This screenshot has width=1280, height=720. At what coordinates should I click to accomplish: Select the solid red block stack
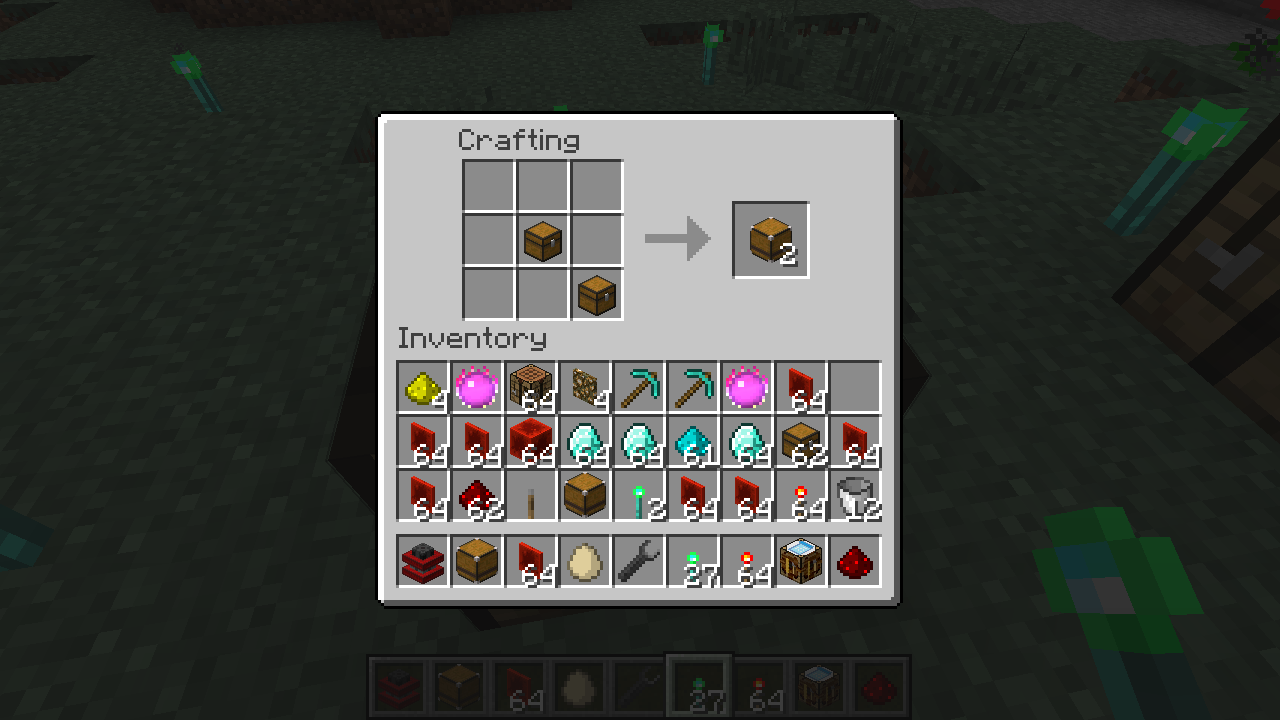tap(531, 441)
